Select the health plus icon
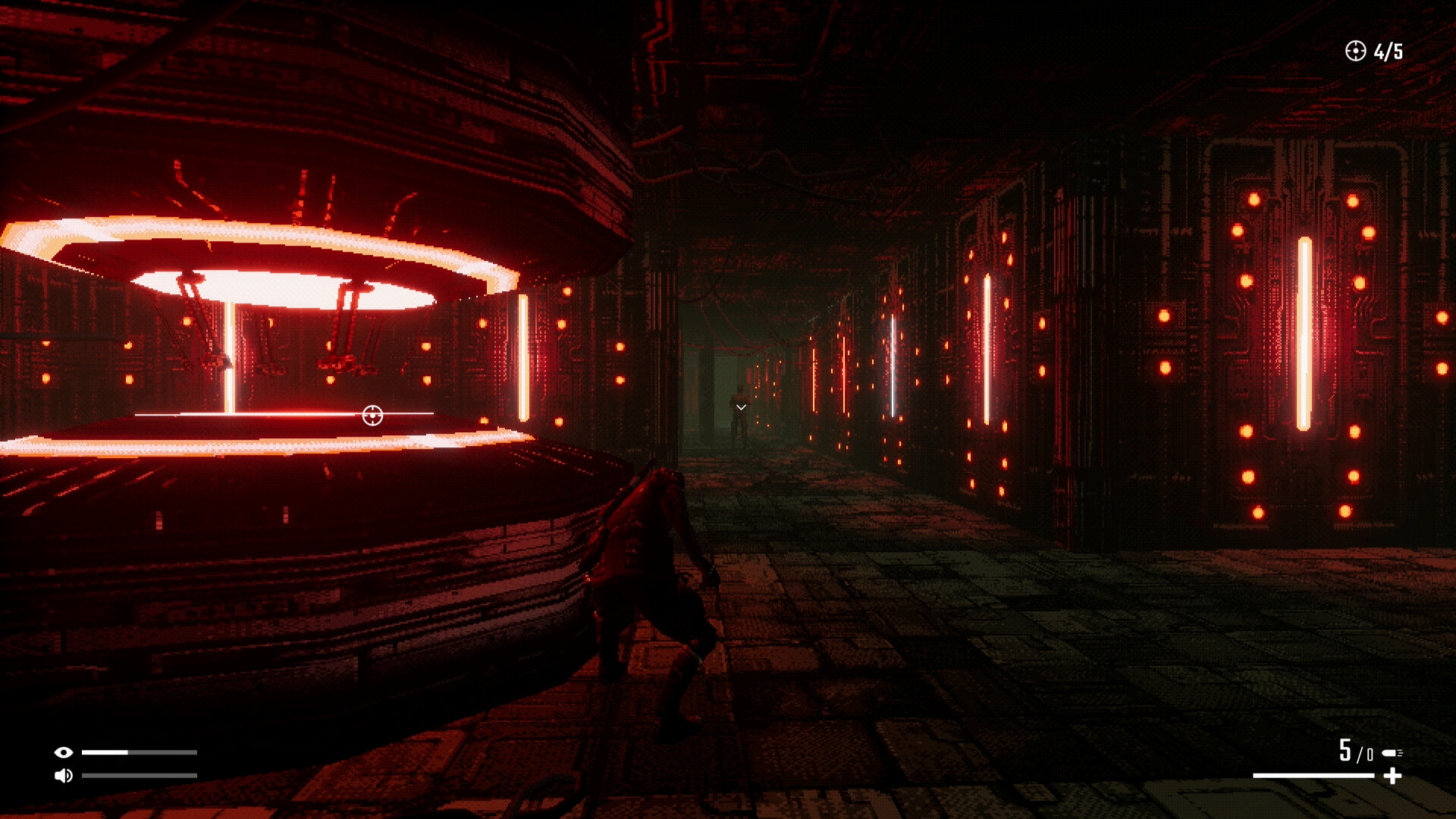 [1392, 776]
